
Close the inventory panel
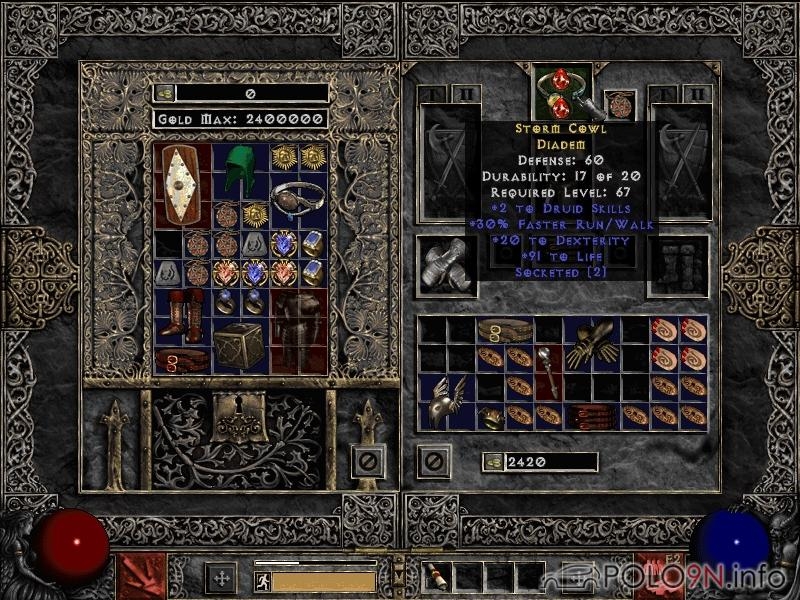433,462
